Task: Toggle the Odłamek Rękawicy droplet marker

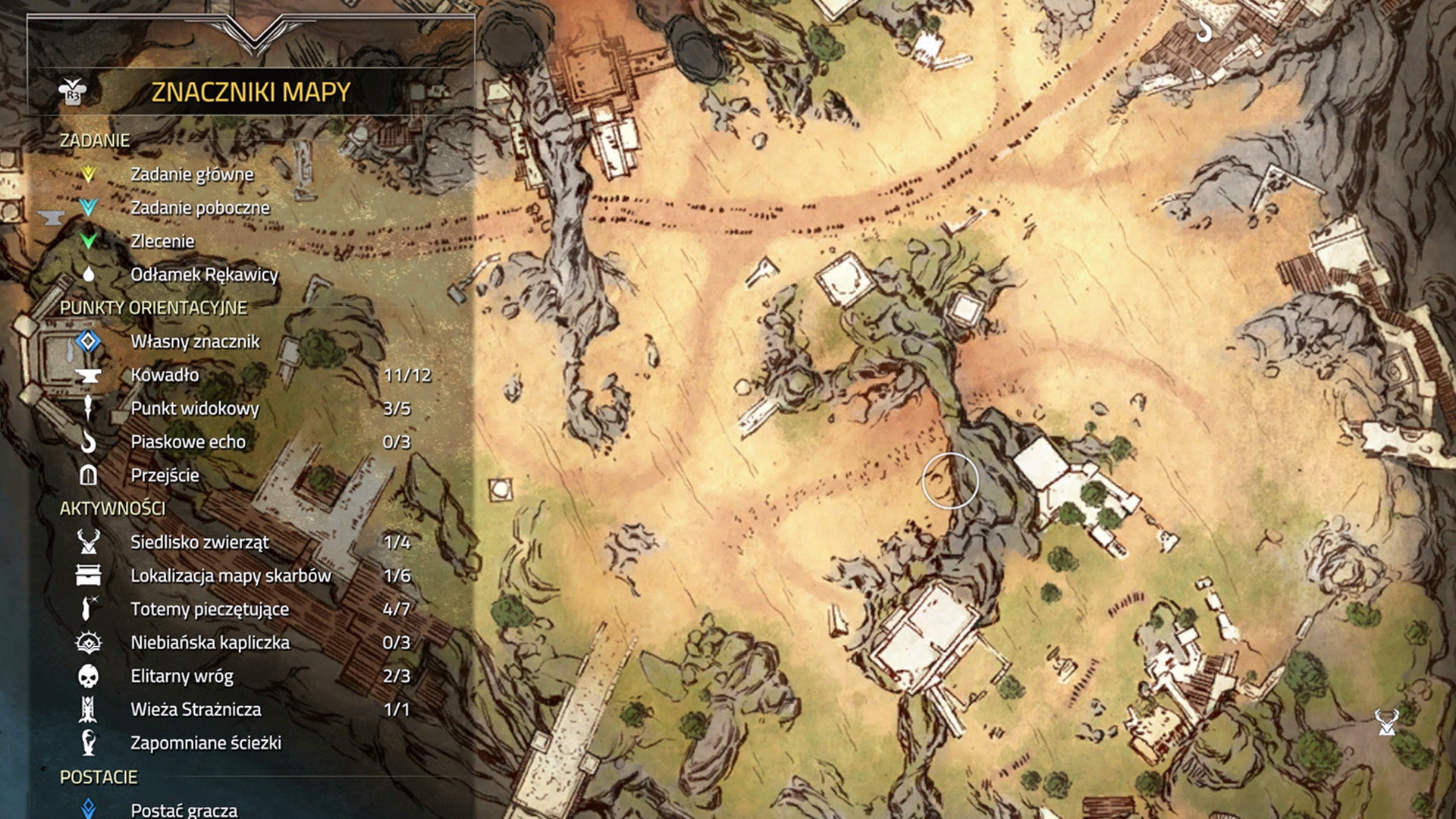Action: (x=90, y=275)
